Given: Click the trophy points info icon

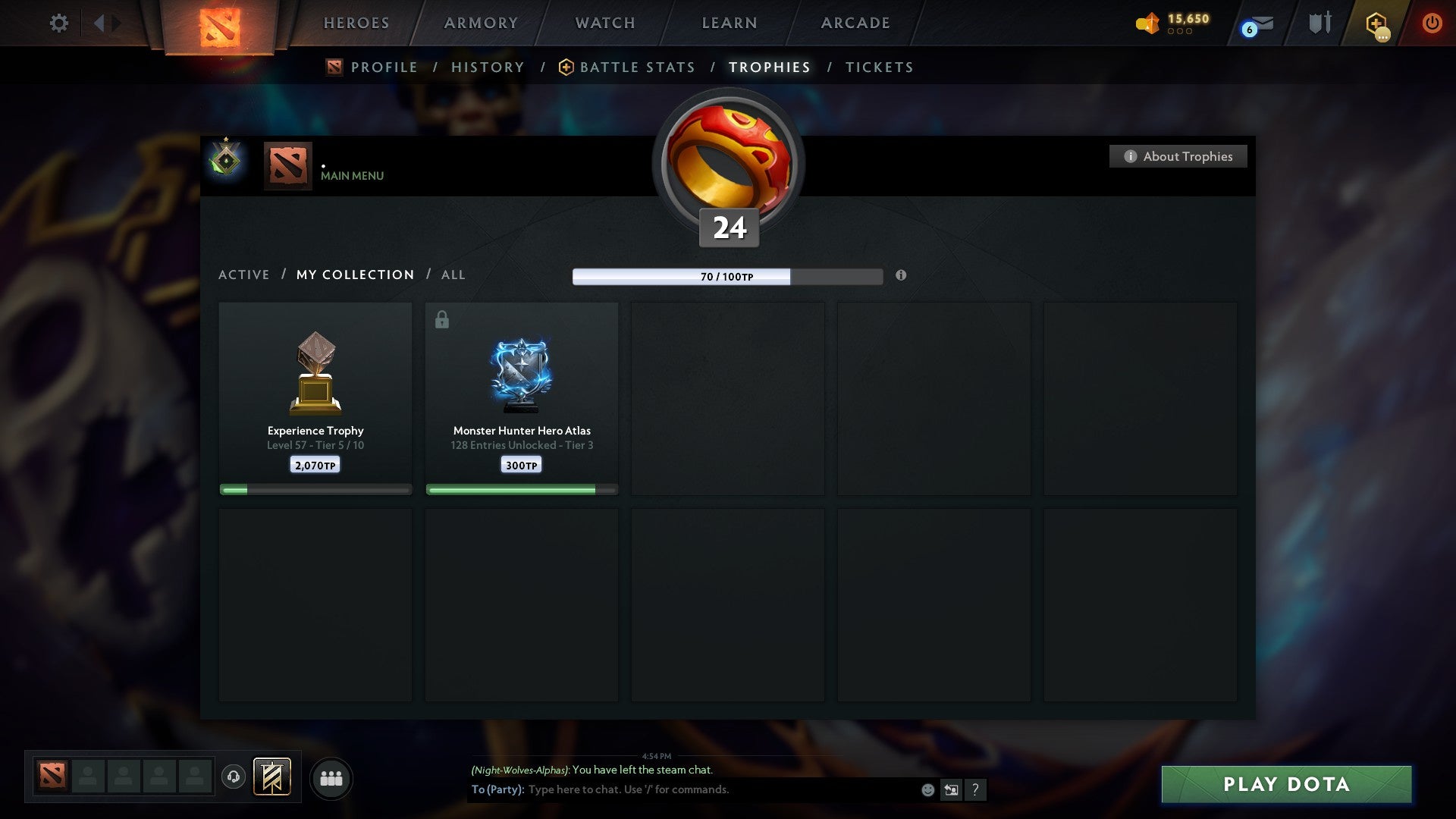Looking at the screenshot, I should [902, 276].
